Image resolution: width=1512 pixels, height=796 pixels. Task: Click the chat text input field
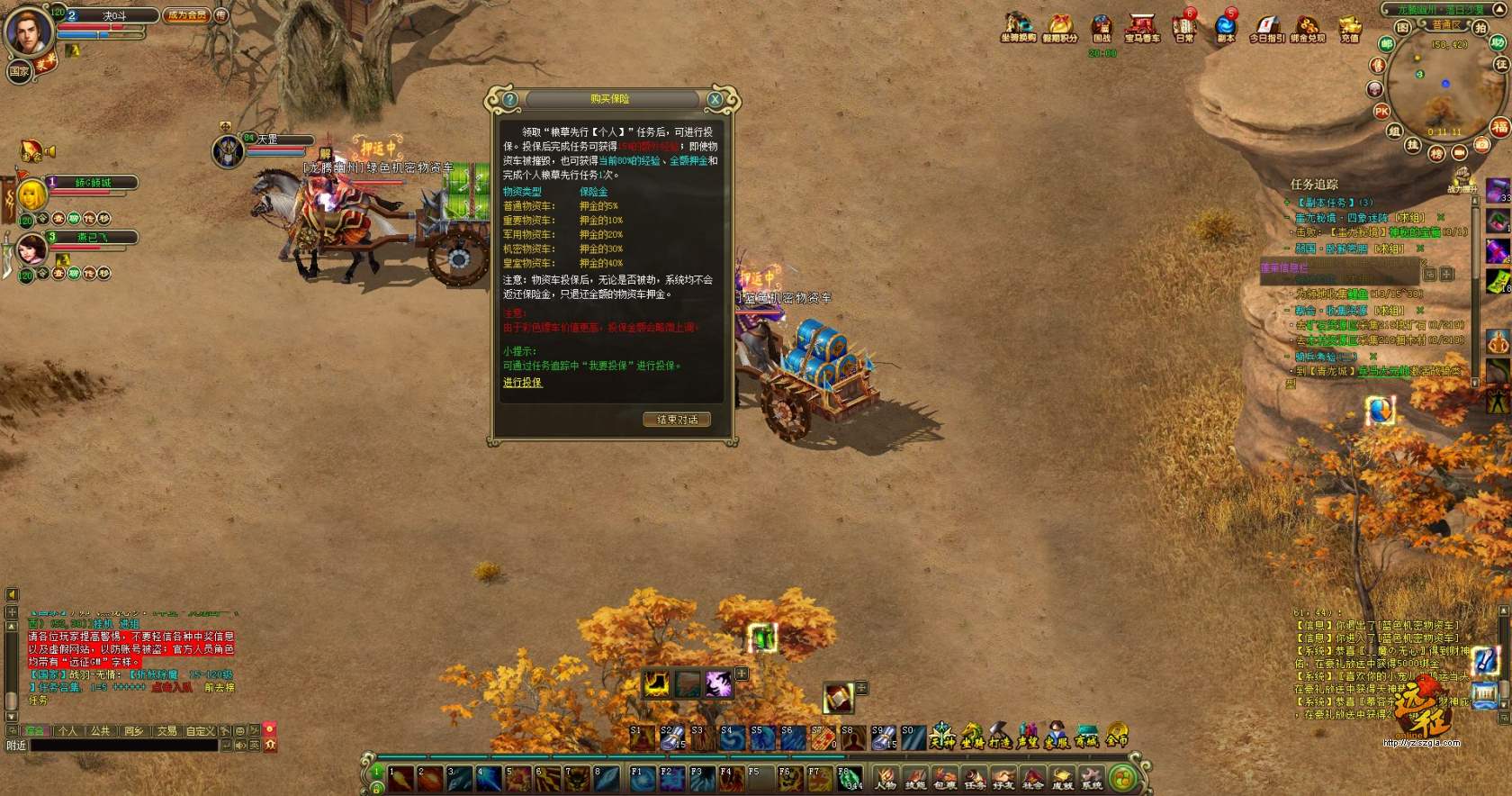pos(124,746)
